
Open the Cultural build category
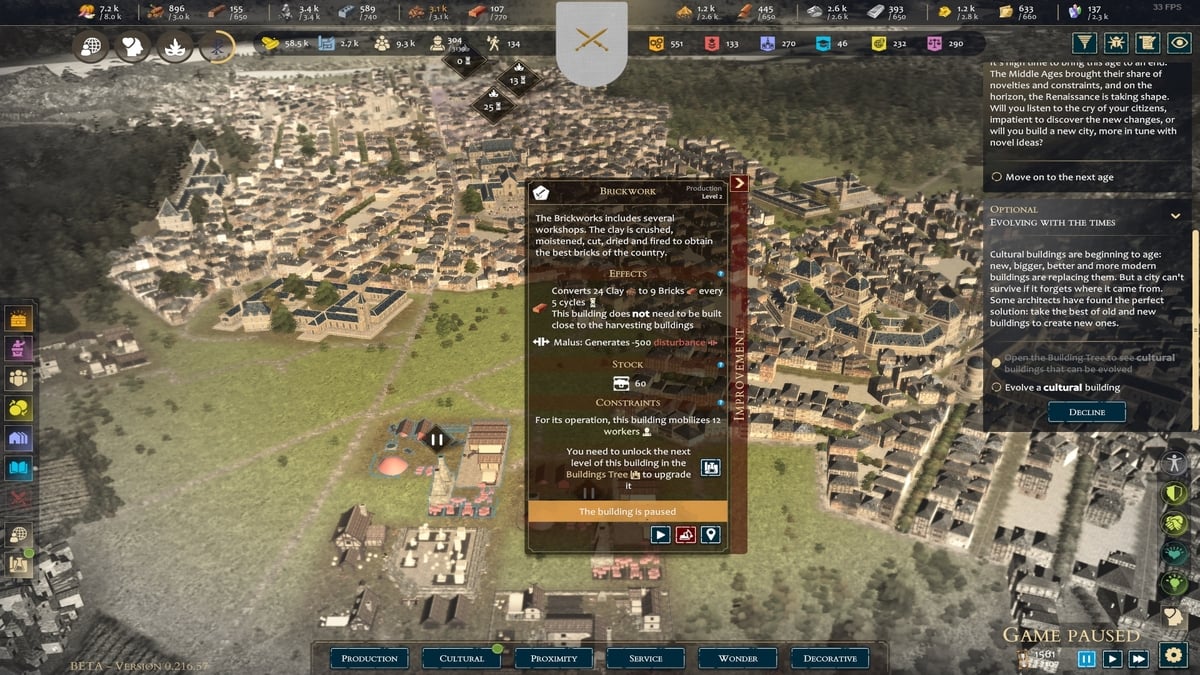pos(462,658)
